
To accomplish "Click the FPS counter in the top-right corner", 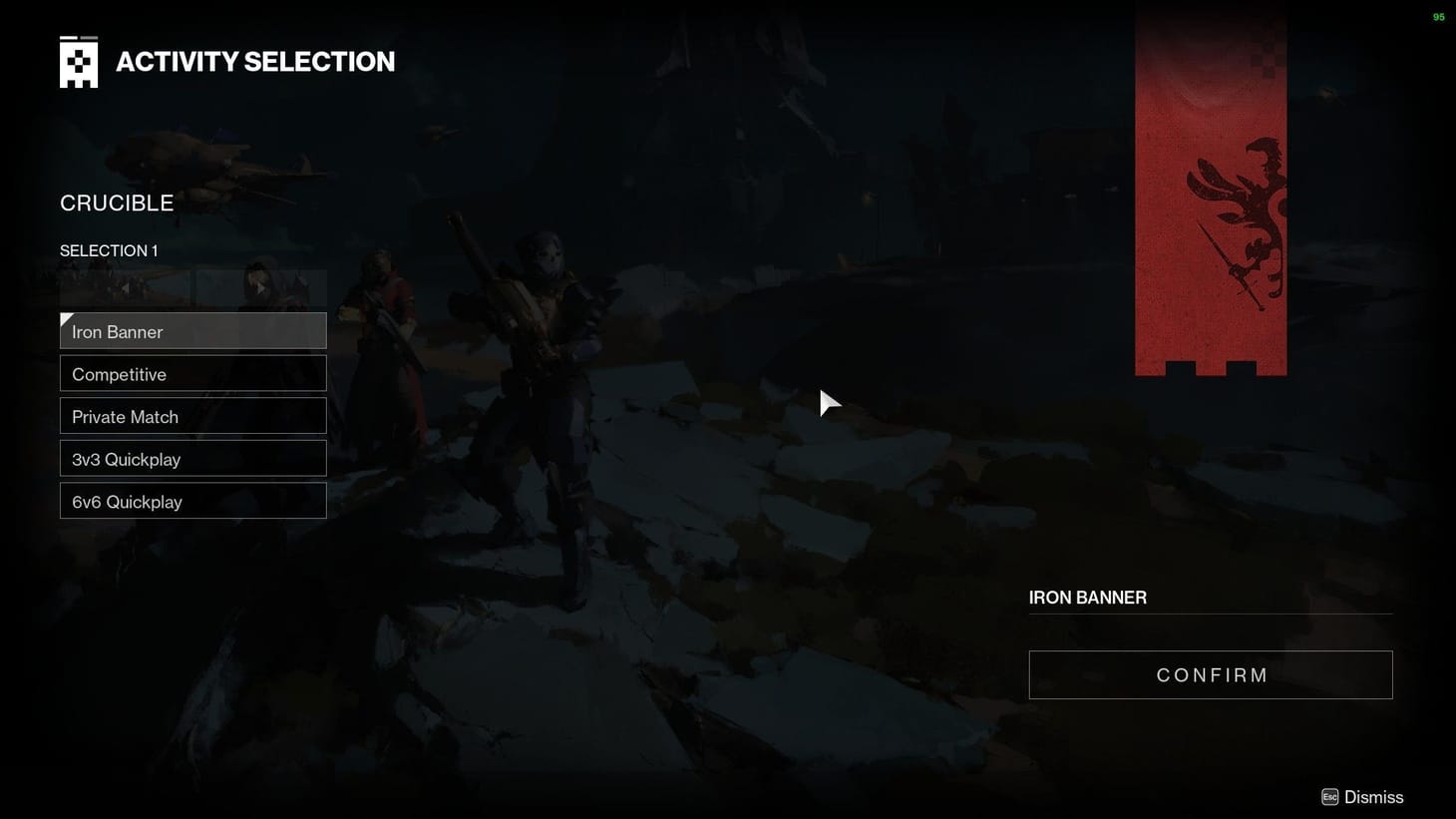I will [x=1438, y=16].
